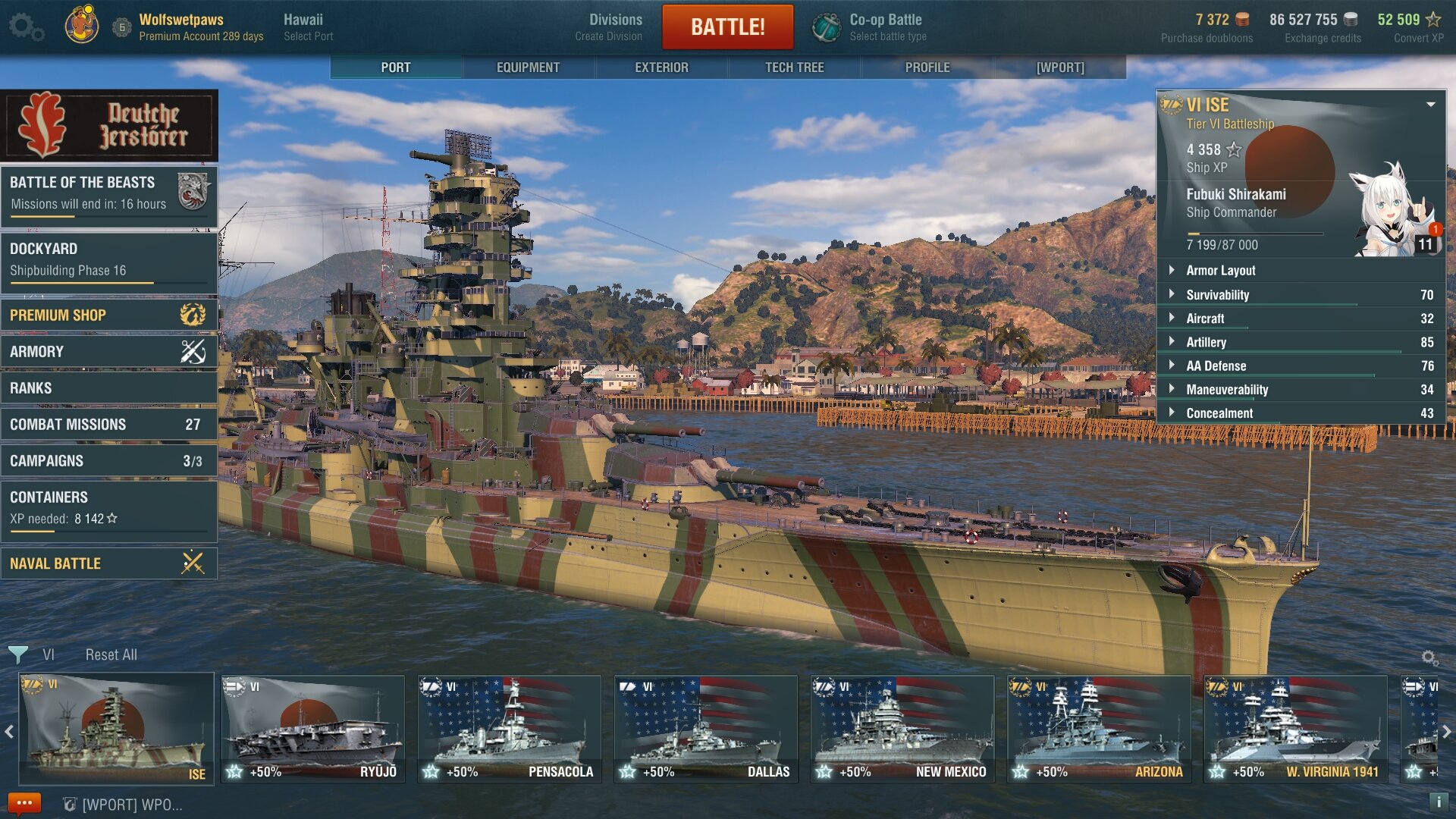Open the Campaigns menu
Screen dimensions: 1456x819
coord(108,460)
